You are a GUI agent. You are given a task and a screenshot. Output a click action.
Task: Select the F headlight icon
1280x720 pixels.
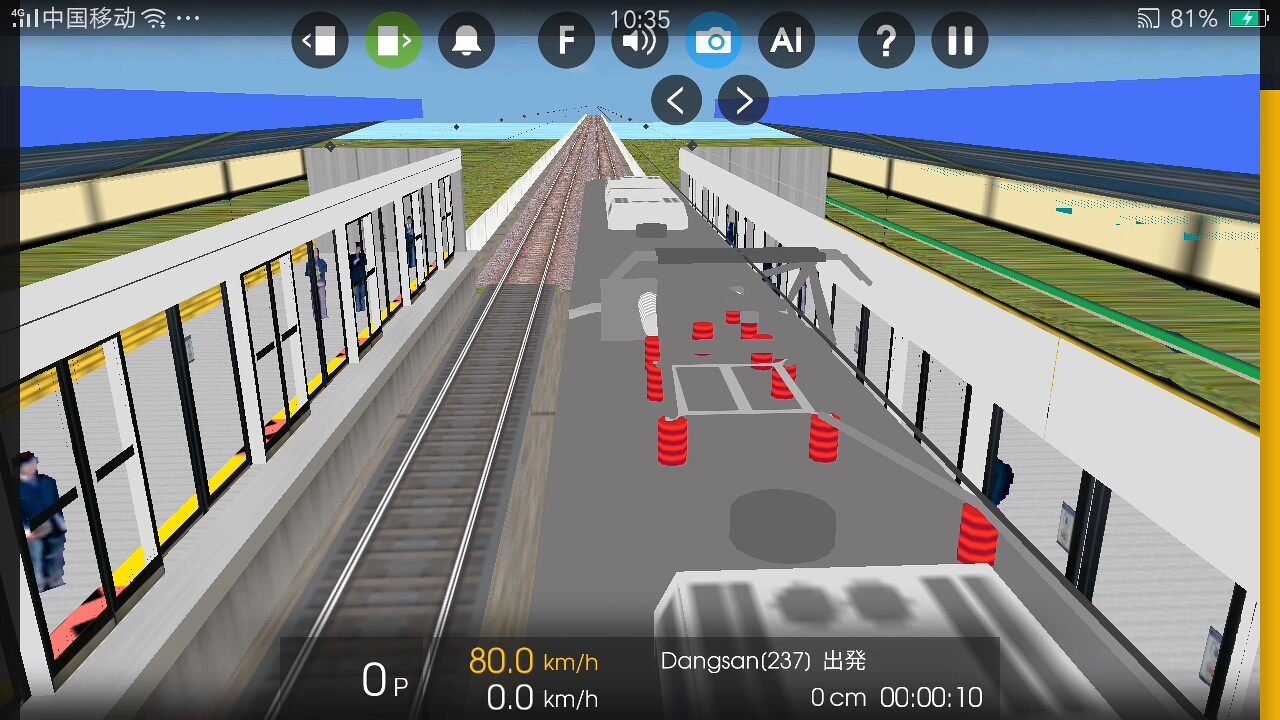566,40
